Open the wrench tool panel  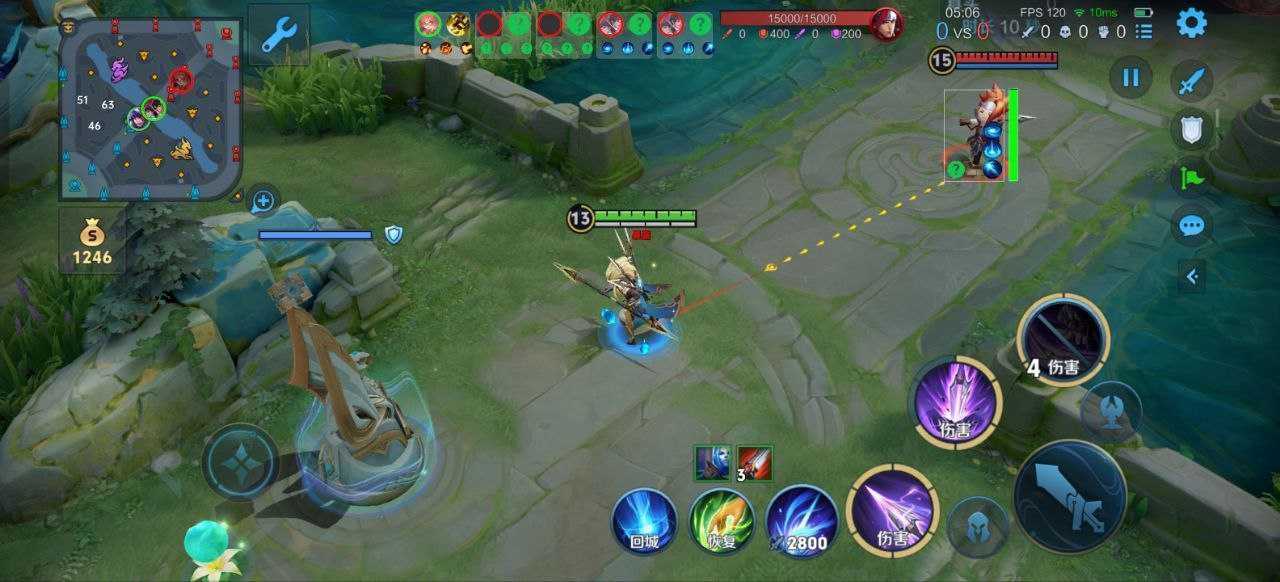point(278,36)
